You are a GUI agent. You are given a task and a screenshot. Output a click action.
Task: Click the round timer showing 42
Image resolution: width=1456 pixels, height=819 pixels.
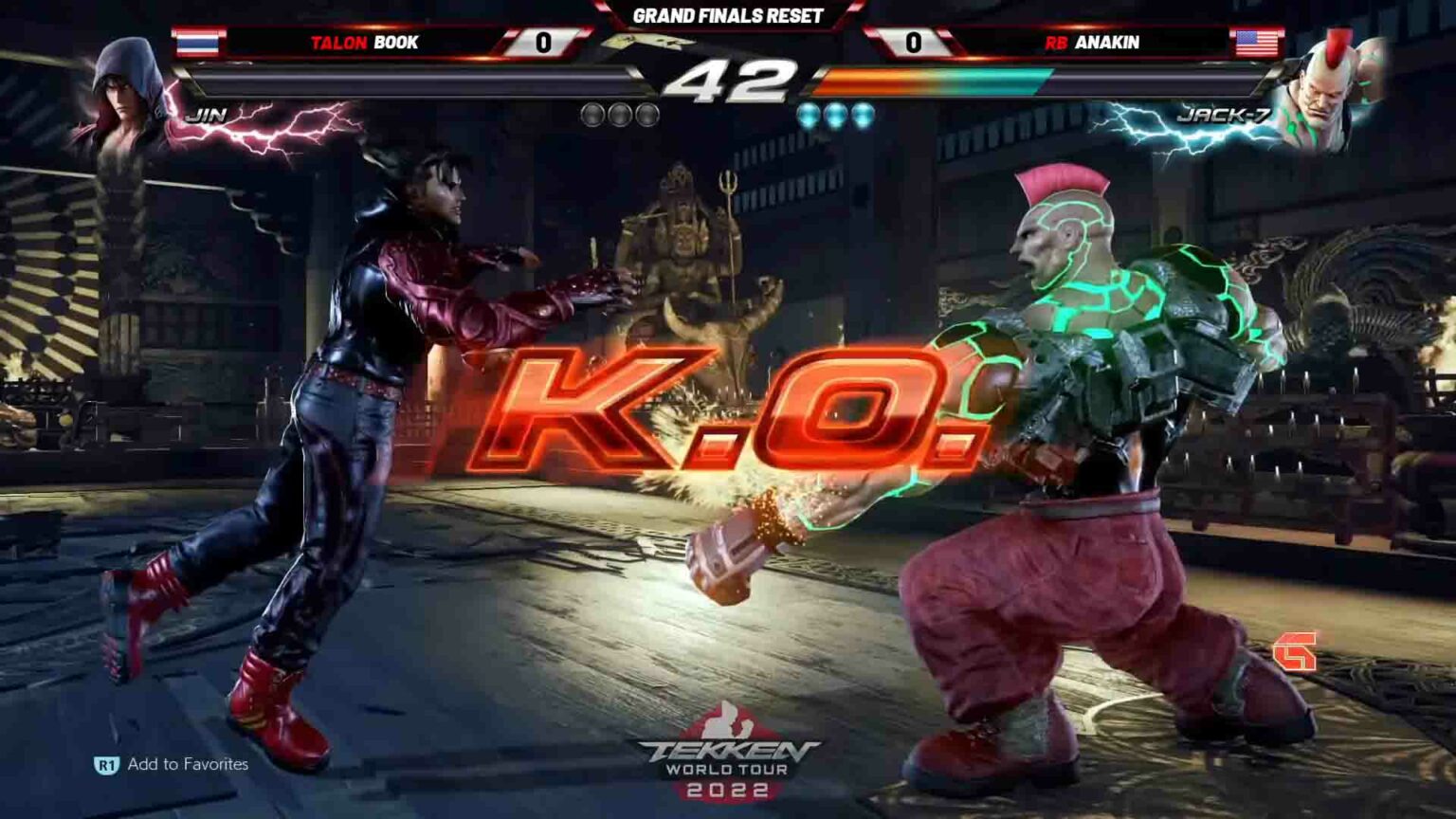728,79
